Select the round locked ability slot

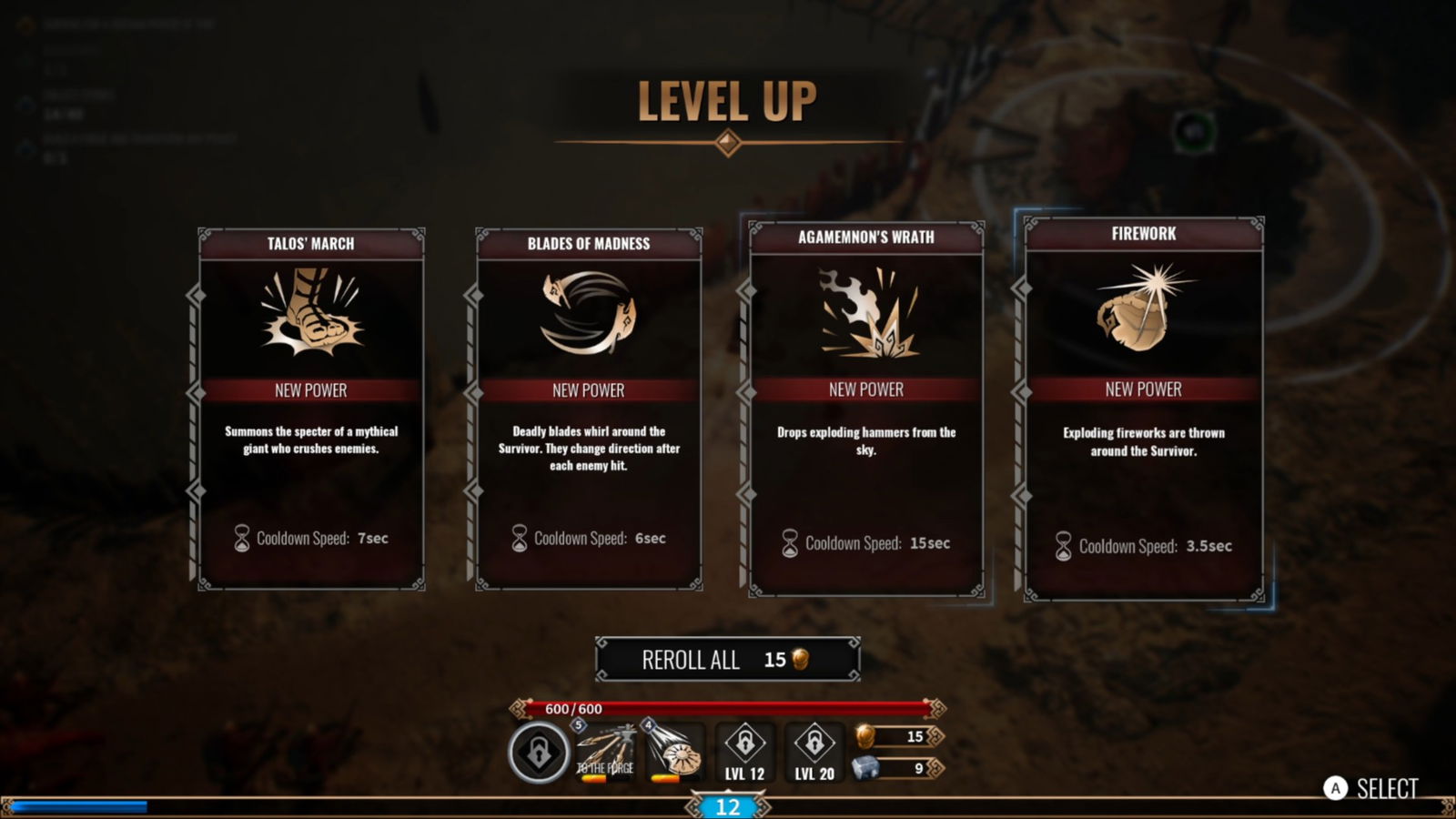click(x=539, y=753)
